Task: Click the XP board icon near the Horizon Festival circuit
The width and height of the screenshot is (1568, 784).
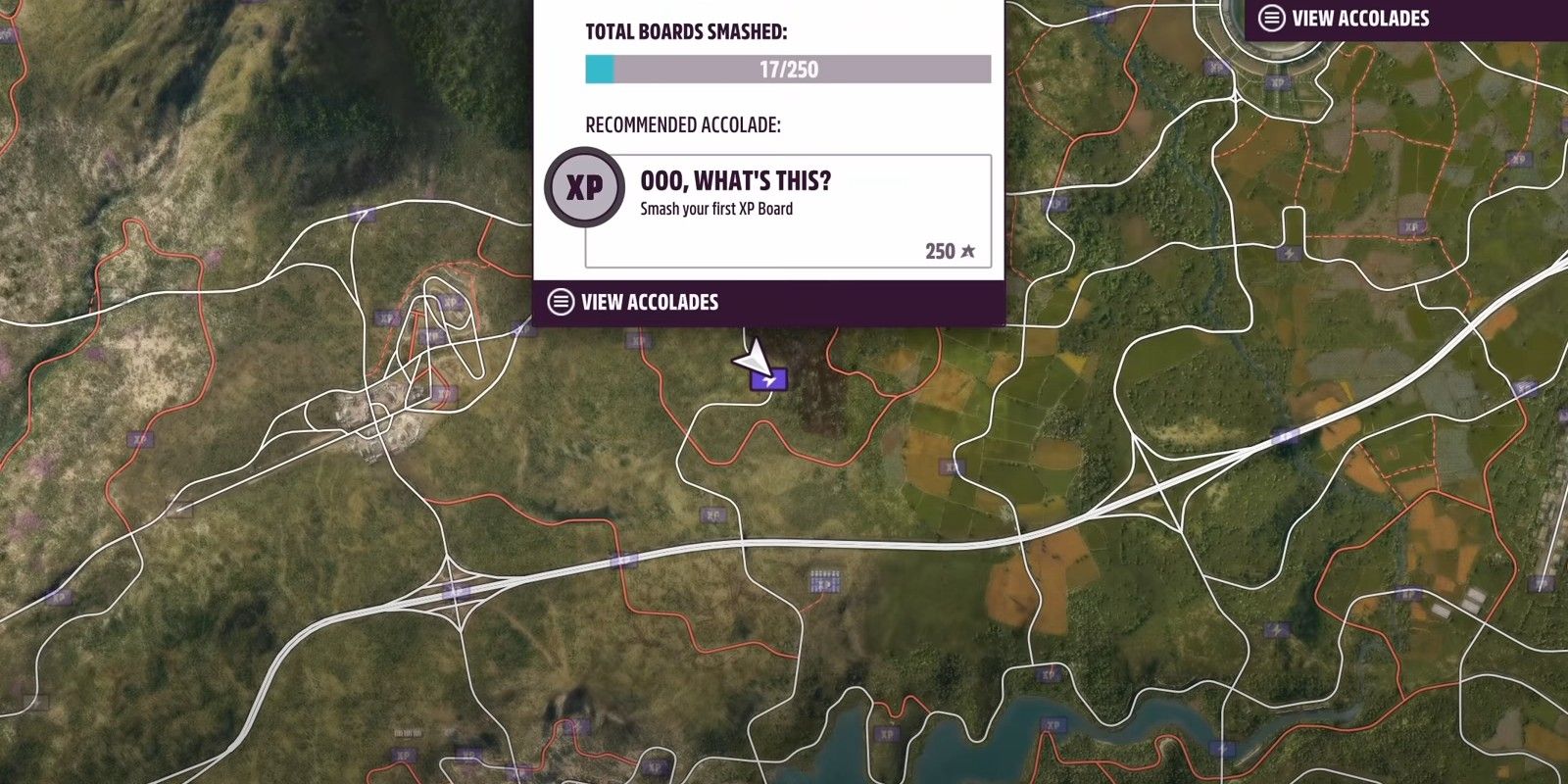Action: click(x=1278, y=82)
